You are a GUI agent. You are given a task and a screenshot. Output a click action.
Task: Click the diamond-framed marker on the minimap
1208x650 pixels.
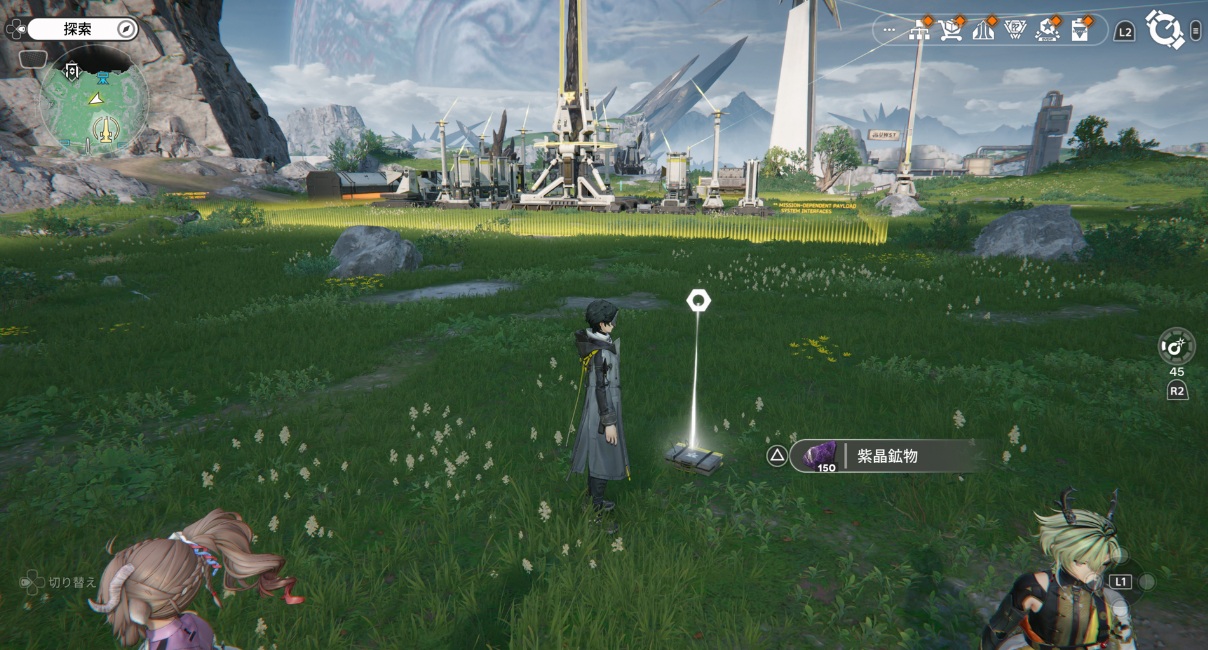point(72,70)
